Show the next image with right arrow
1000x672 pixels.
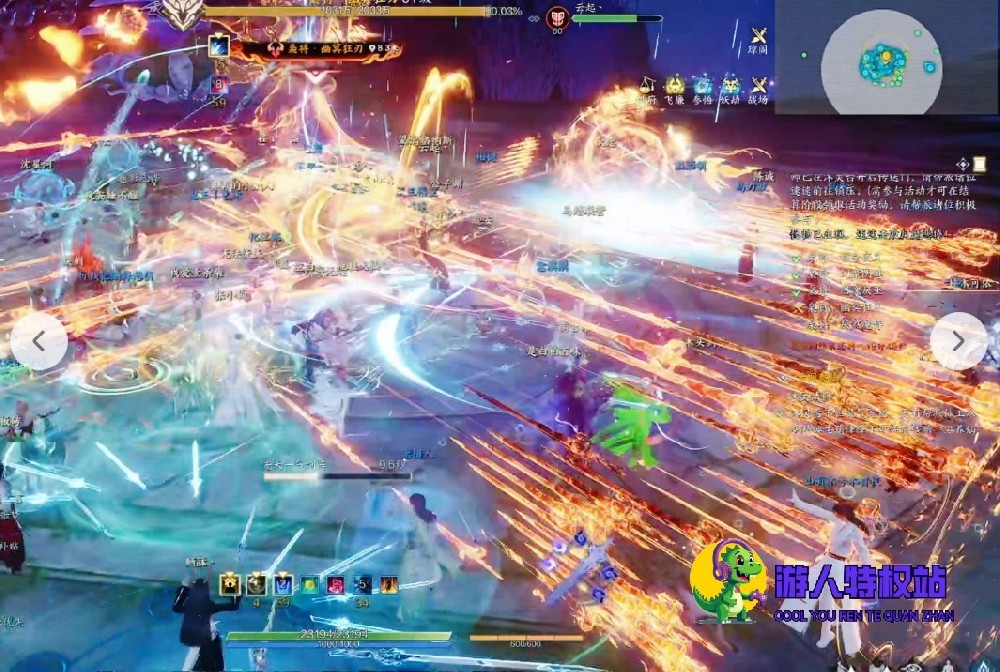pos(958,341)
